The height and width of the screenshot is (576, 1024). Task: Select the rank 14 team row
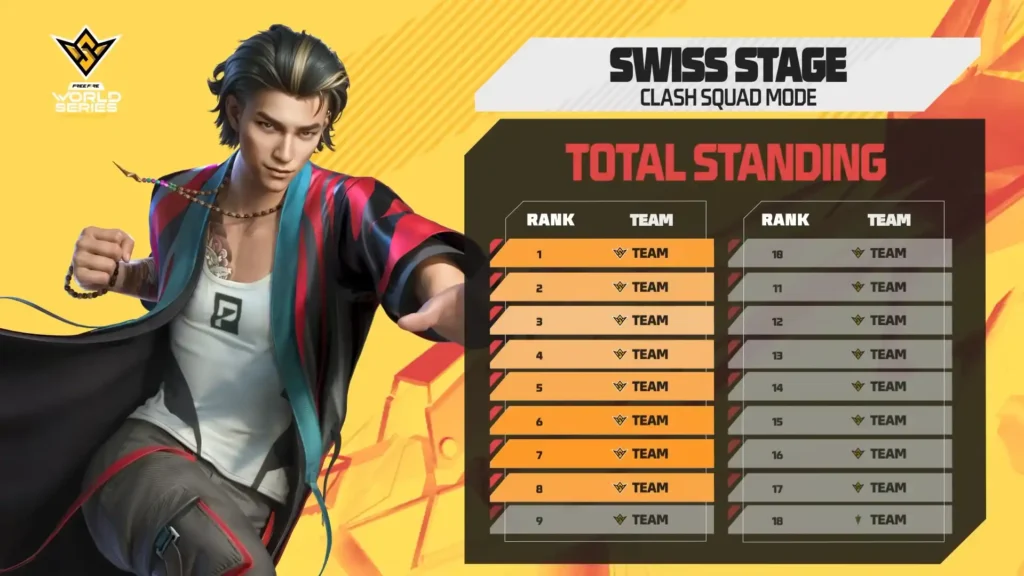click(841, 386)
